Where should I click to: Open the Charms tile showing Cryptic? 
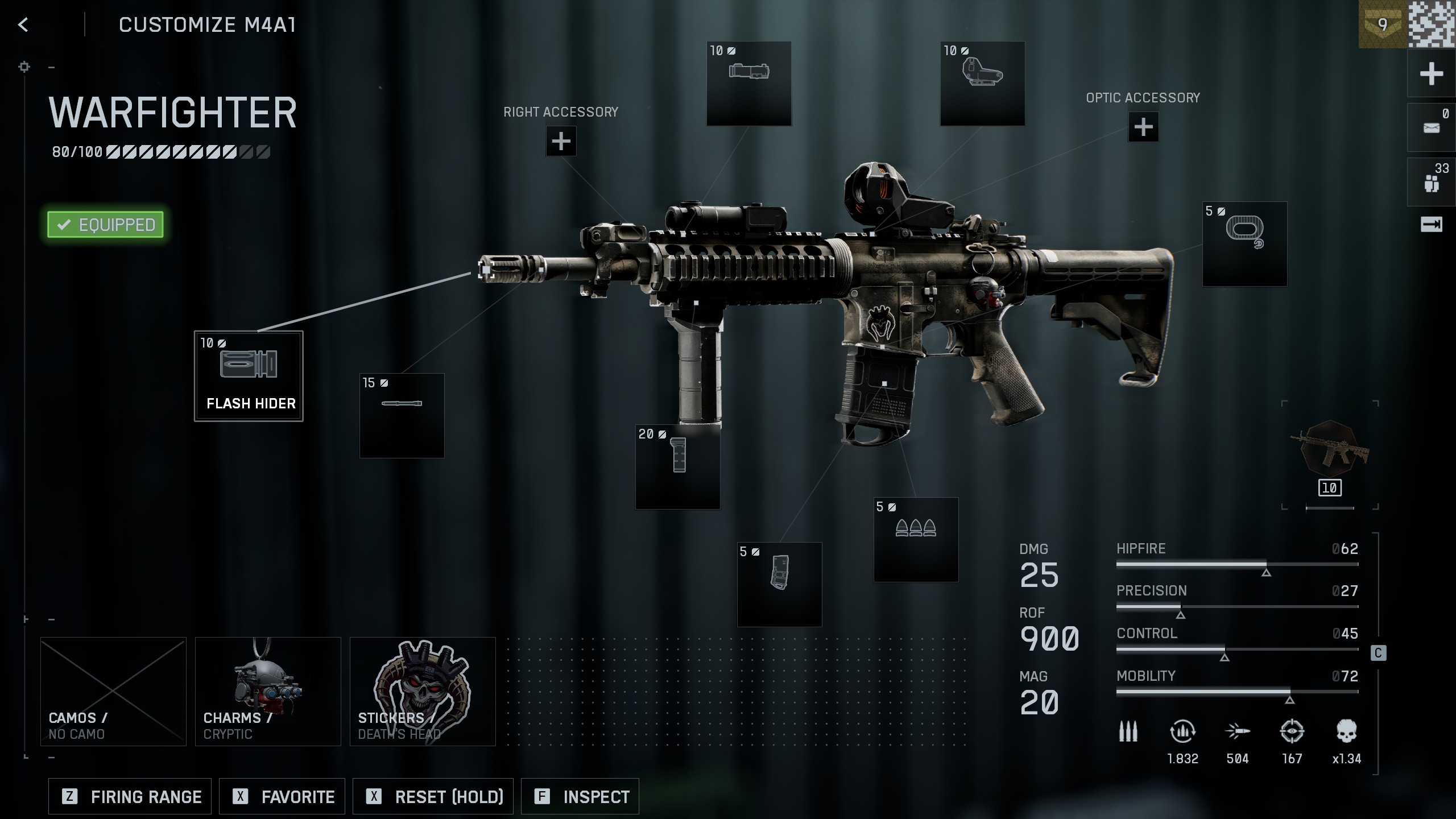268,691
